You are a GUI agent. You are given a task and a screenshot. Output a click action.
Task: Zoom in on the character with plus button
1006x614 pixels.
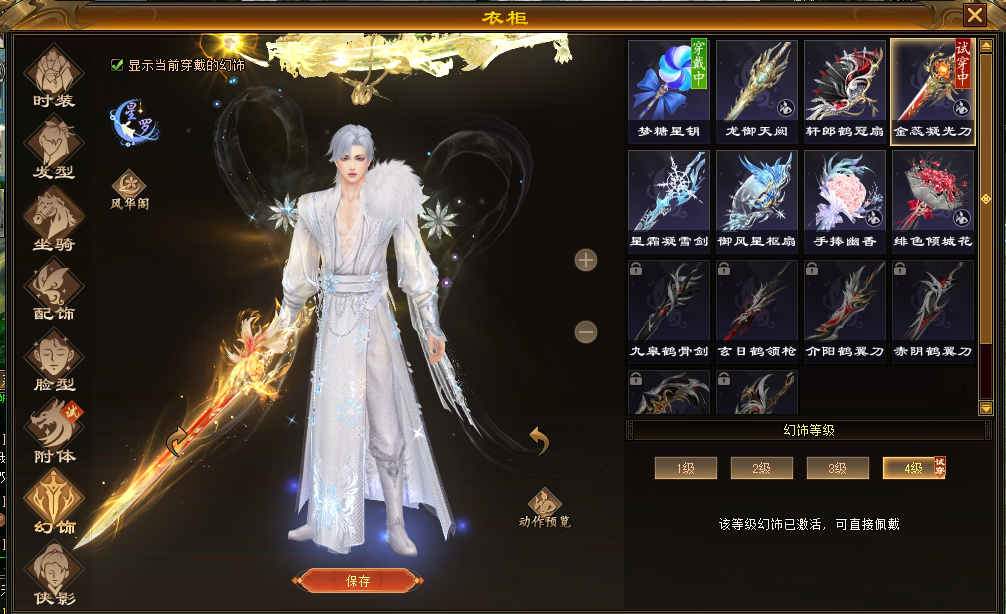point(586,260)
